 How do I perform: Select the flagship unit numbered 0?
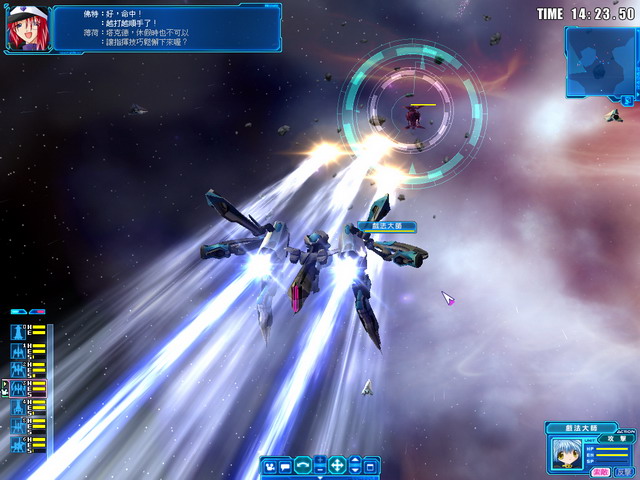tap(18, 330)
